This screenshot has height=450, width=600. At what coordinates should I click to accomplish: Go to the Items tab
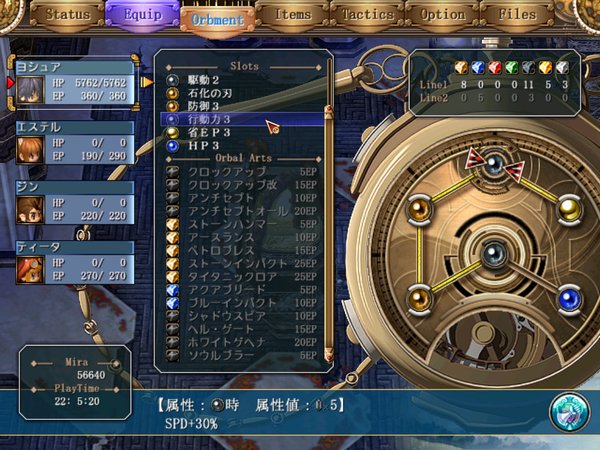[x=292, y=15]
